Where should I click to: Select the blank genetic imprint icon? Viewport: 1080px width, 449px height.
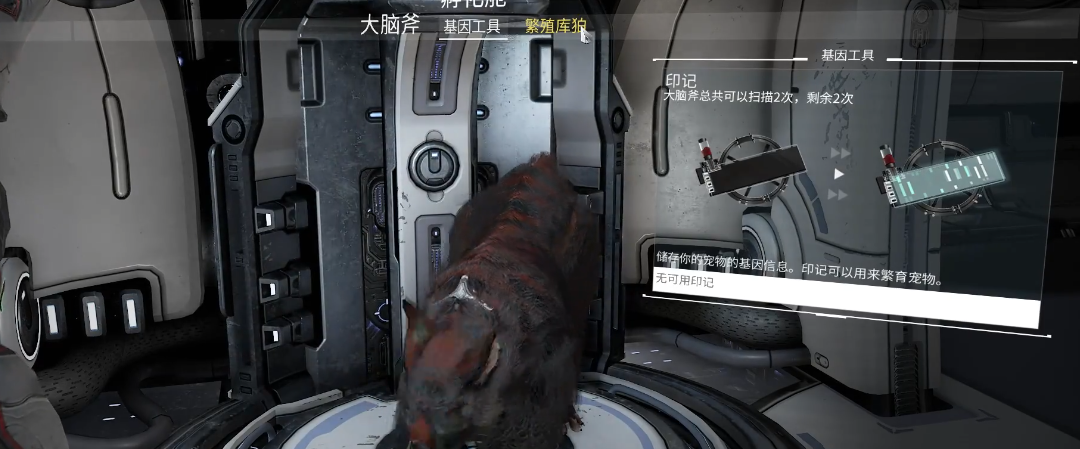pos(754,168)
